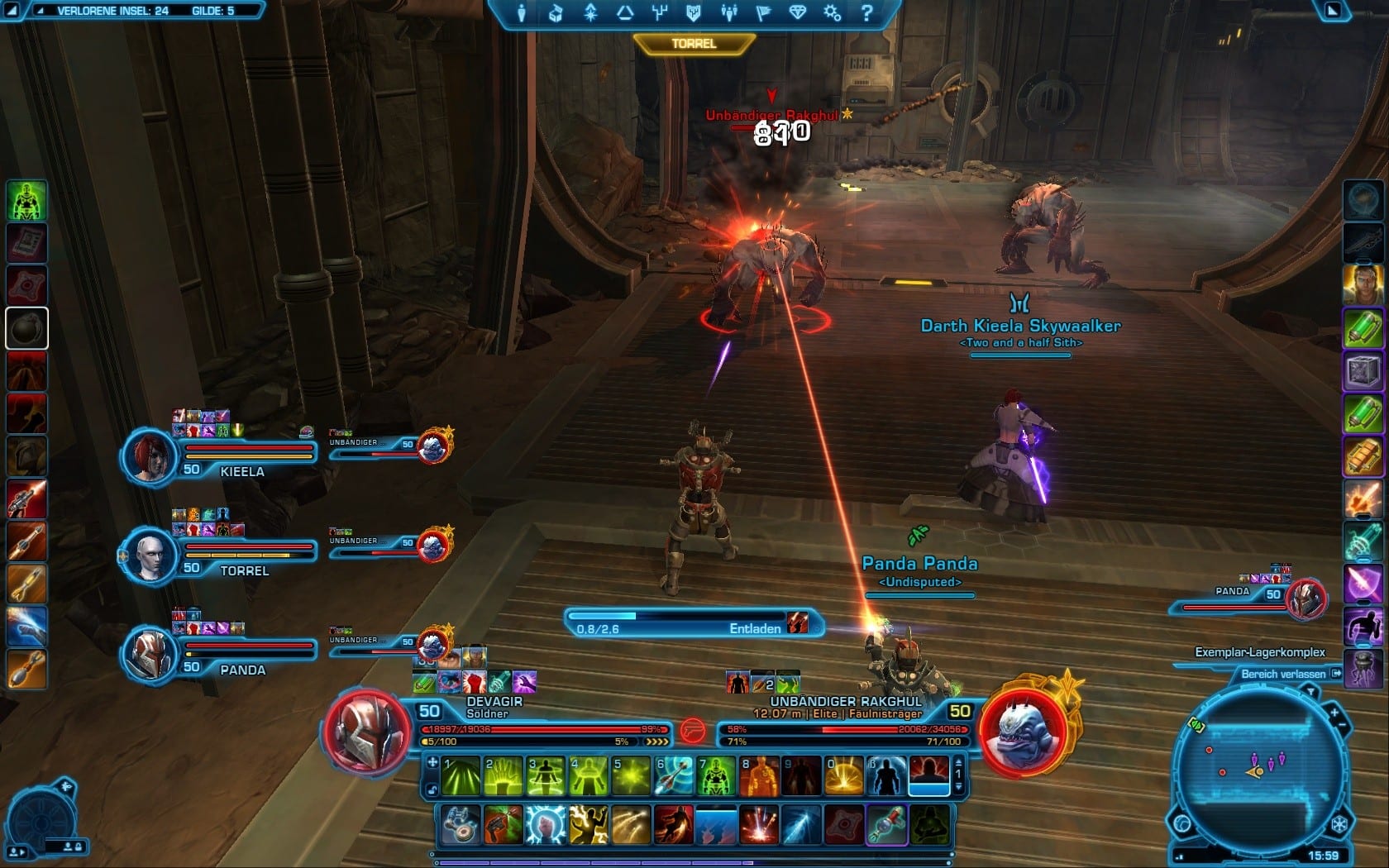Screen dimensions: 1389x868
Task: Open the minimap filter funnel
Action: click(x=1310, y=691)
